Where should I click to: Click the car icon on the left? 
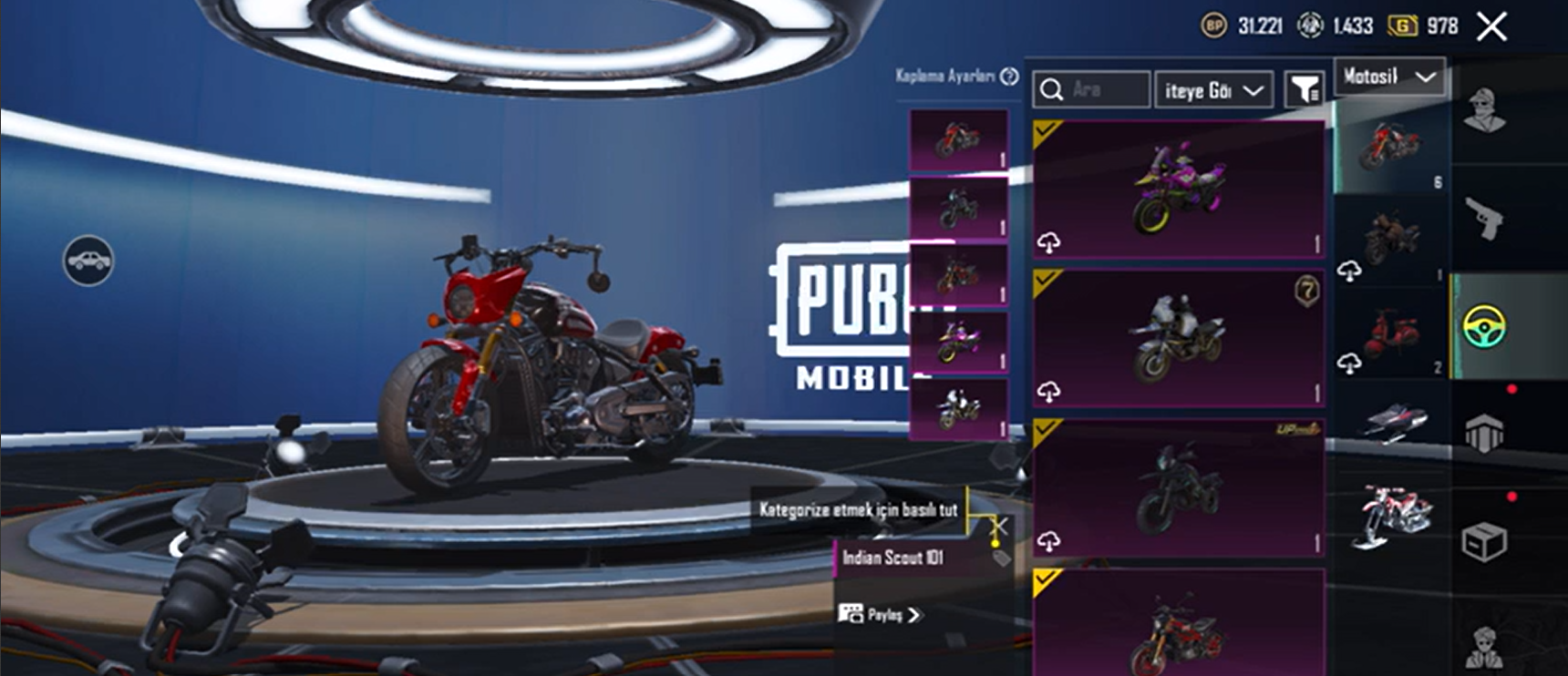pyautogui.click(x=88, y=261)
